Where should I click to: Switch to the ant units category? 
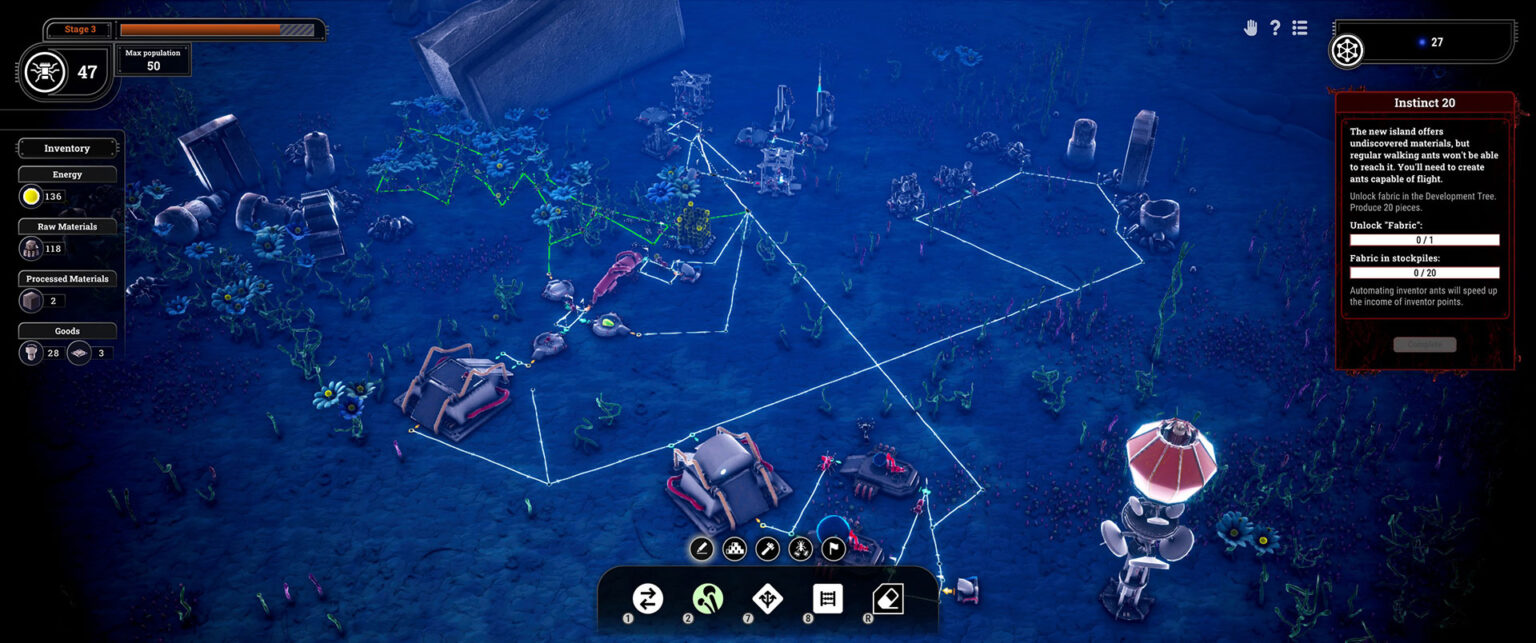coord(800,549)
